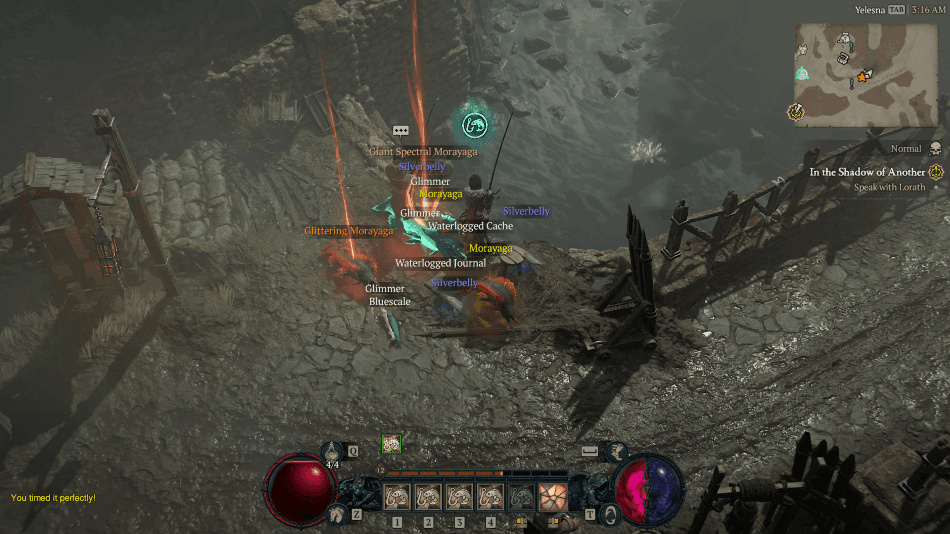Click the town portal icon beside T
The image size is (950, 534).
click(608, 513)
